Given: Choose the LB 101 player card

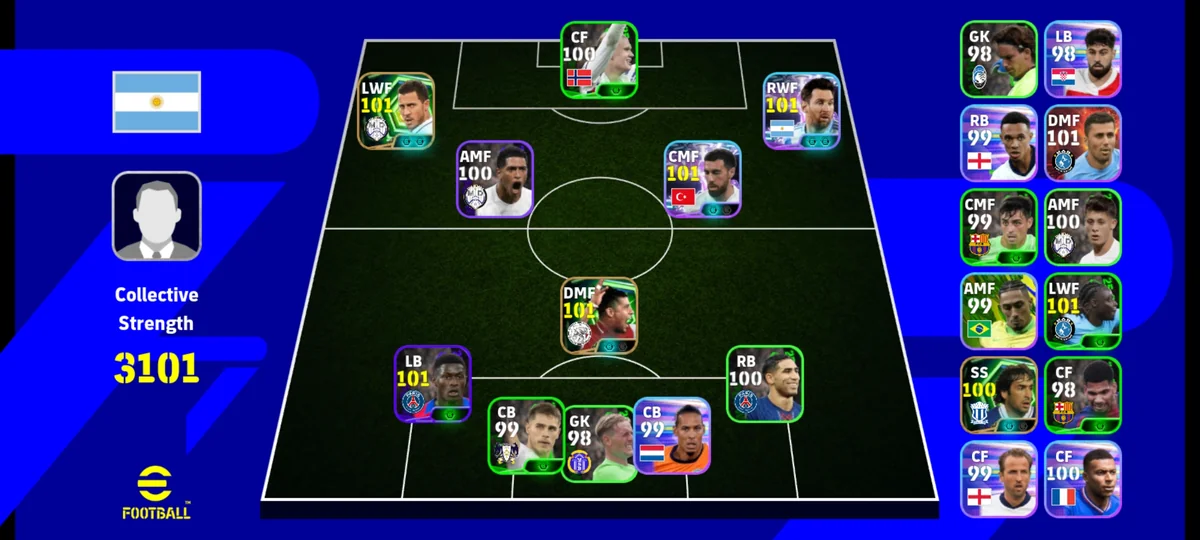Looking at the screenshot, I should 432,384.
